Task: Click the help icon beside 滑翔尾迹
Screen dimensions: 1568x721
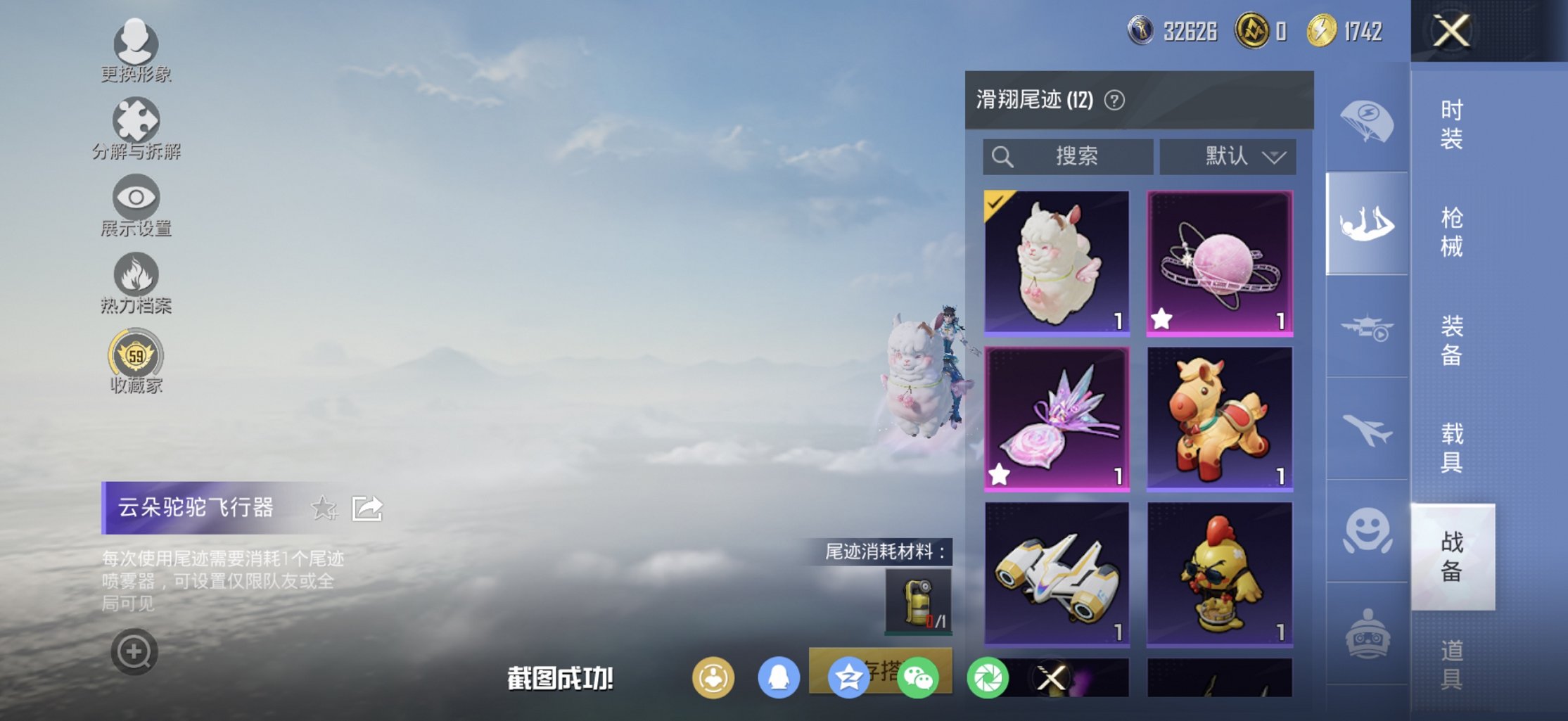Action: (1115, 99)
